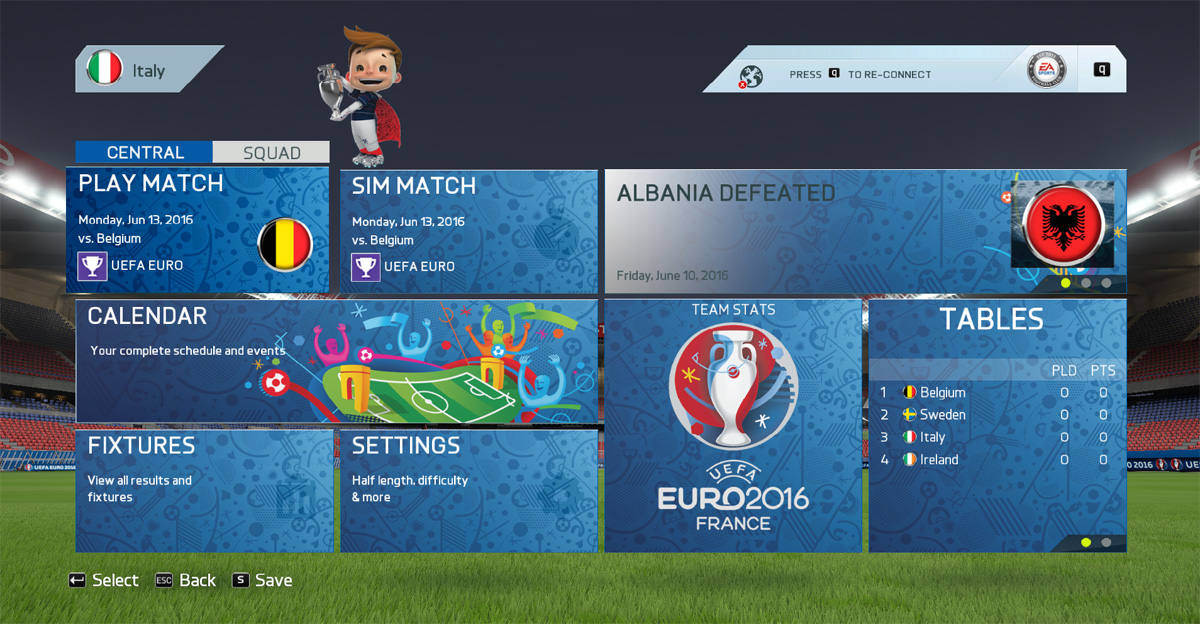Select Belgium row in the group table
This screenshot has width=1200, height=624.
[x=993, y=393]
